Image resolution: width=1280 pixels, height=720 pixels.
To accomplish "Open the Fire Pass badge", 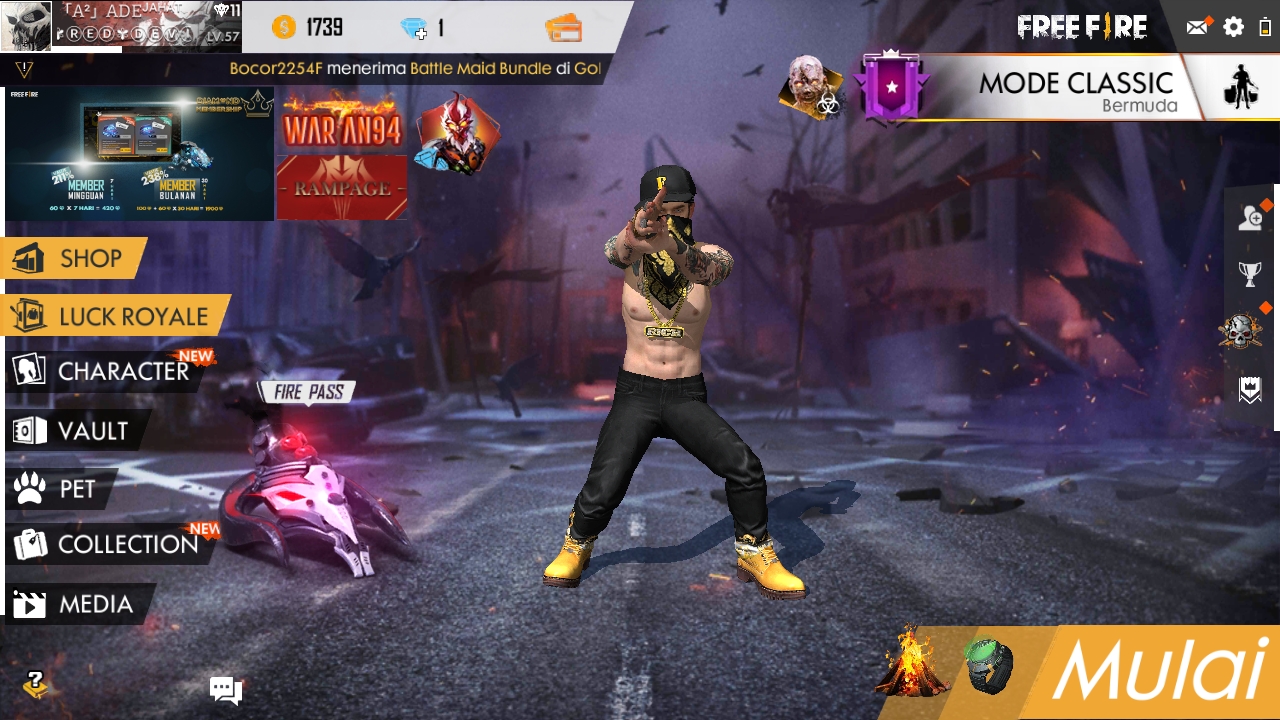I will pyautogui.click(x=308, y=392).
